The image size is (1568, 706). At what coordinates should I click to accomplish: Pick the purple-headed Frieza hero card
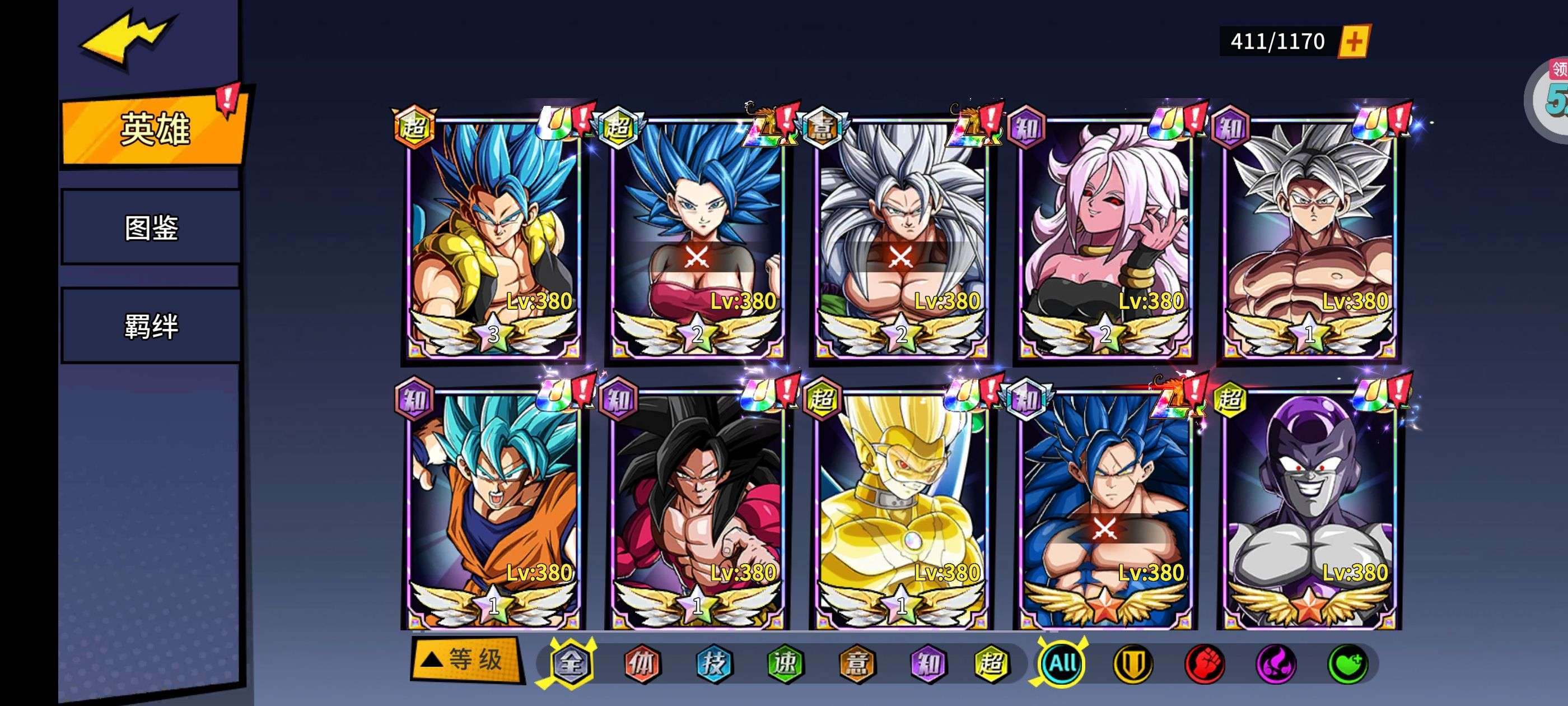coord(1309,509)
